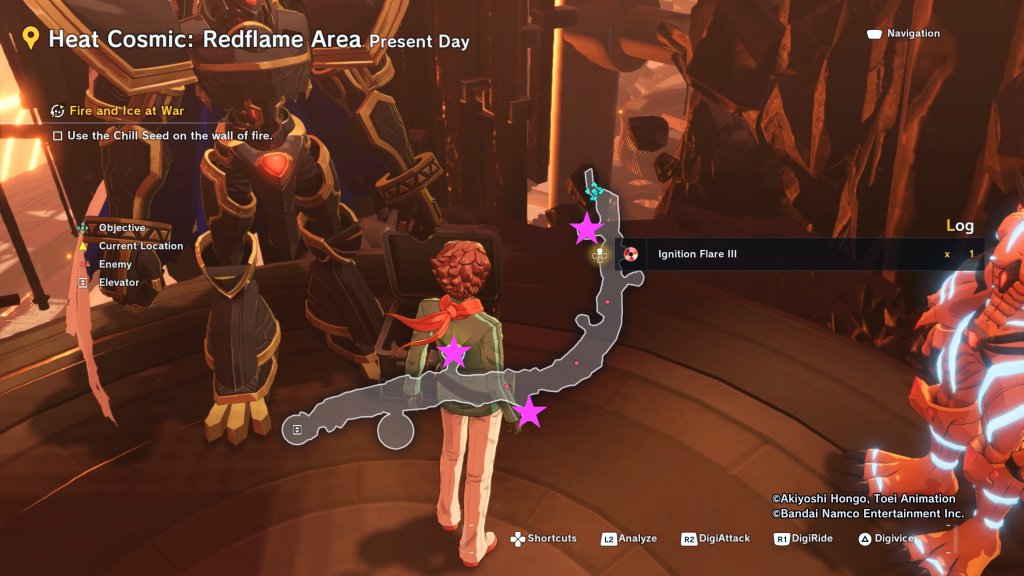Viewport: 1024px width, 576px height.
Task: Open the Log panel header
Action: pos(959,226)
